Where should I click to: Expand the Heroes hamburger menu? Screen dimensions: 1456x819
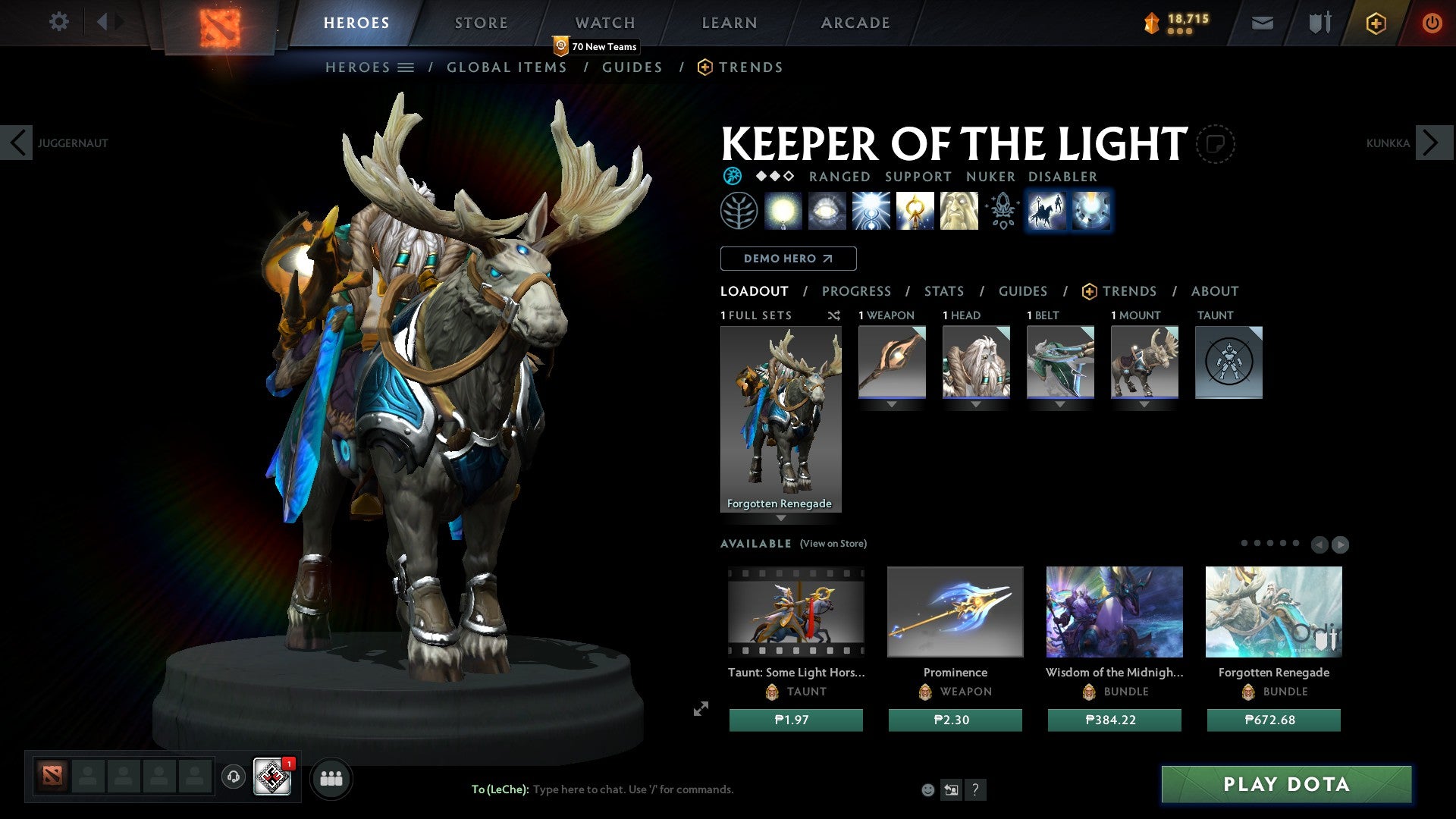pos(406,67)
